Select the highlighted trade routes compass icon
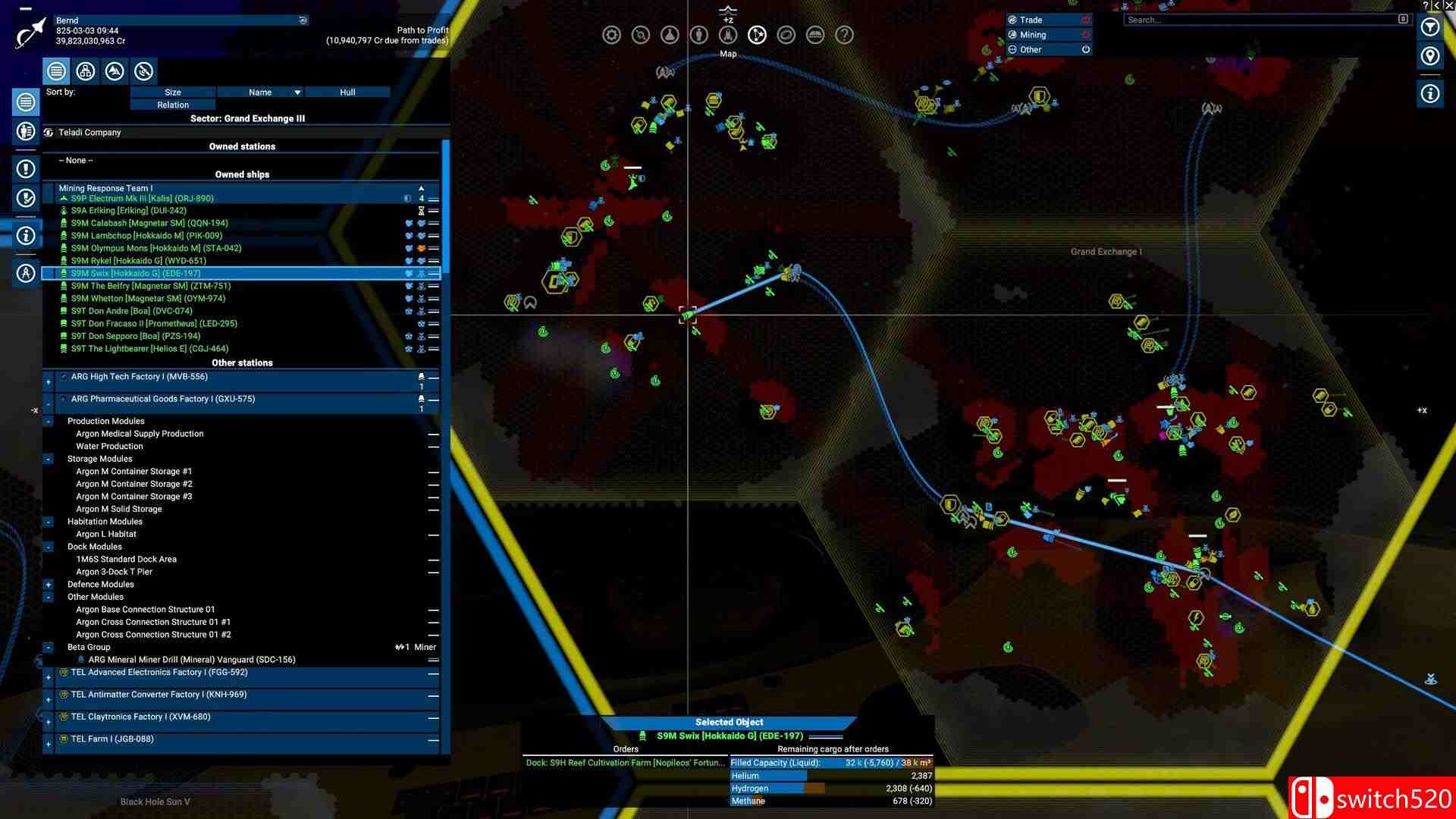Screen dimensions: 1456x819 (757, 34)
